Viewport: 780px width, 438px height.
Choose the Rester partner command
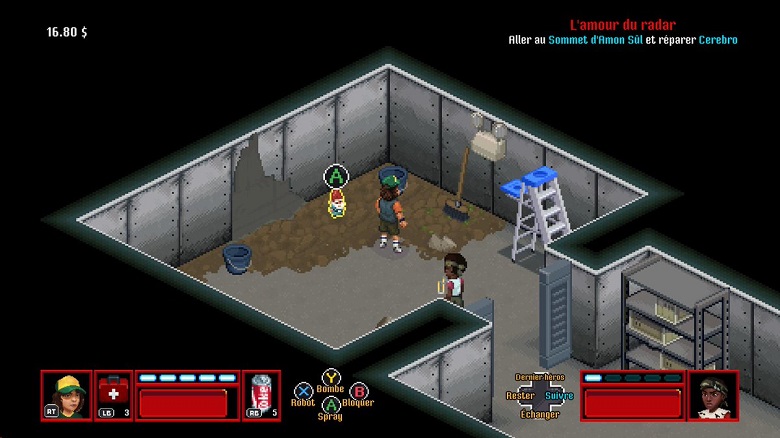tap(520, 396)
